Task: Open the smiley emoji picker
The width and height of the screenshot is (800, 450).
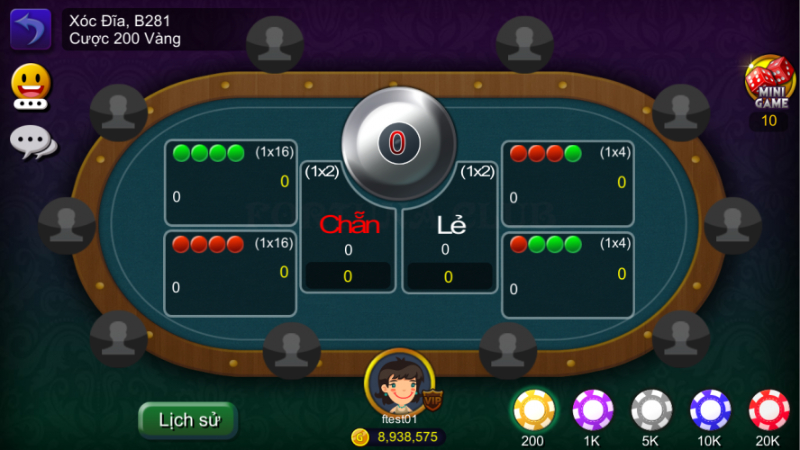Action: (x=31, y=86)
